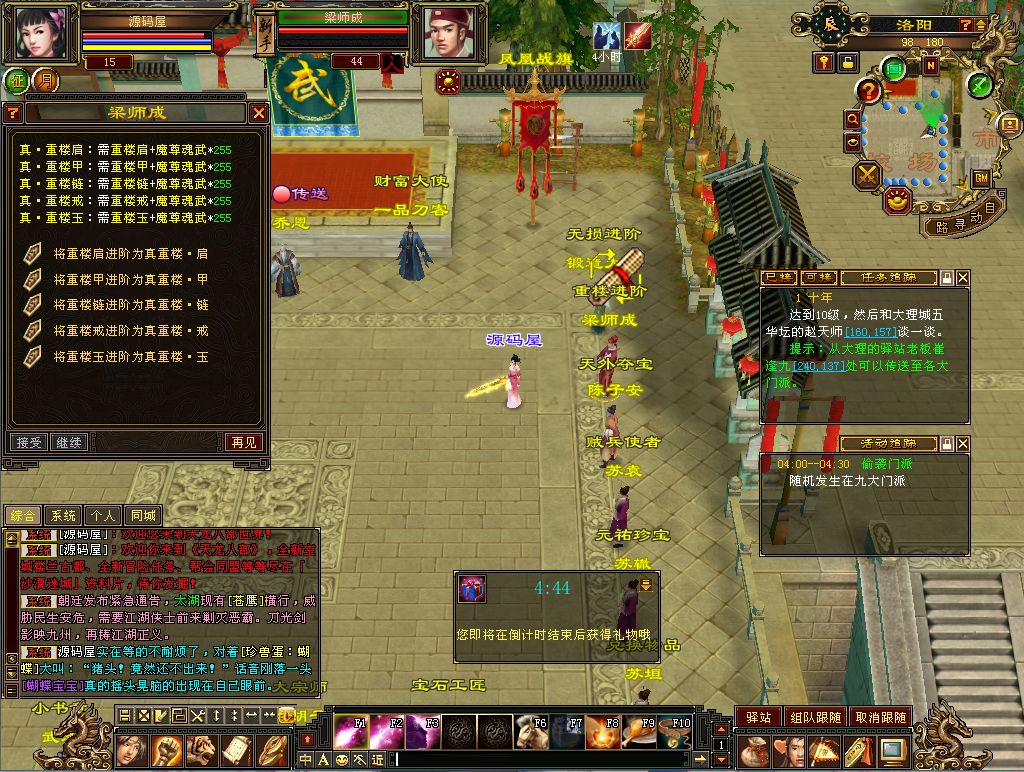Screen dimensions: 1024x772
Task: Enable 组队跟随 team follow
Action: [814, 717]
